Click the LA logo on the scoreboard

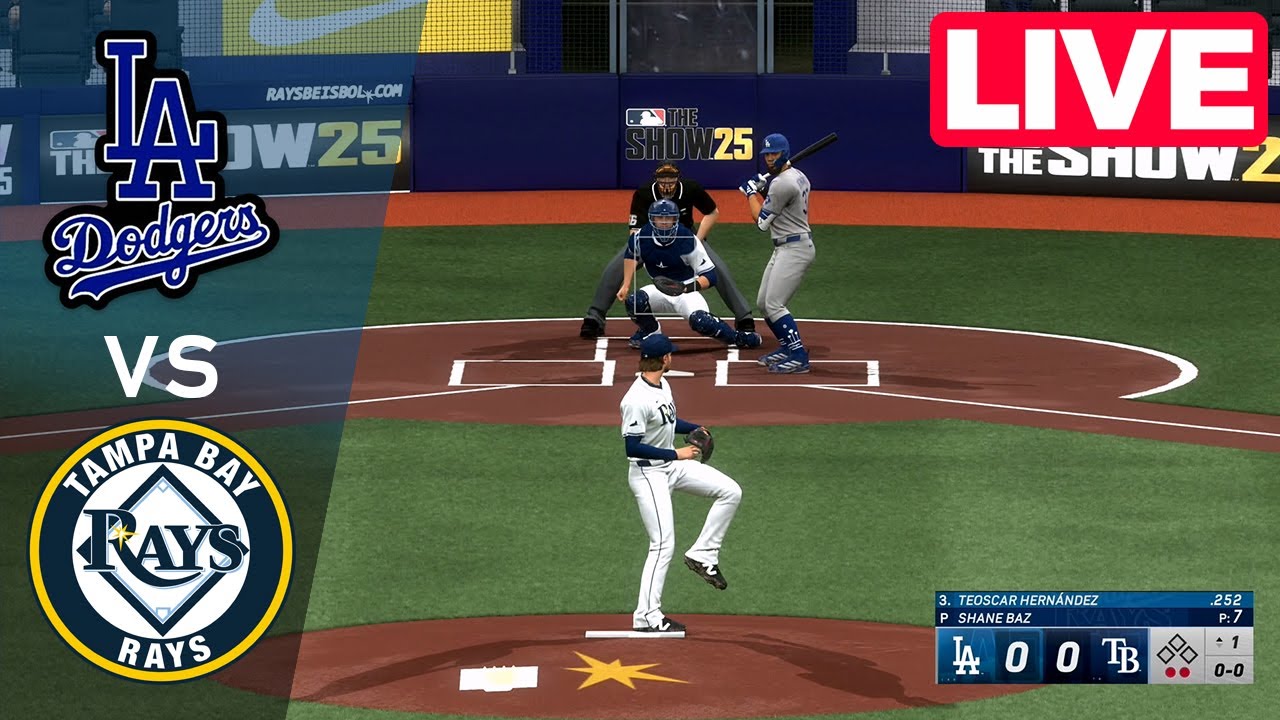click(965, 654)
